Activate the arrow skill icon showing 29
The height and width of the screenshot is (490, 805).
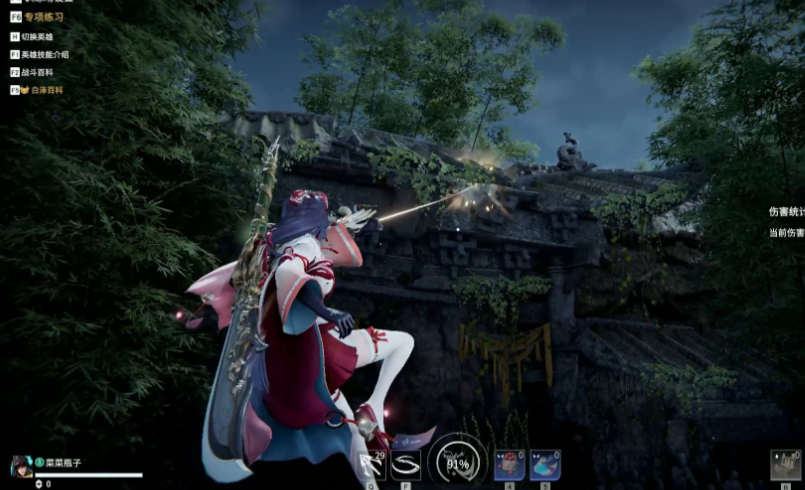coord(371,465)
